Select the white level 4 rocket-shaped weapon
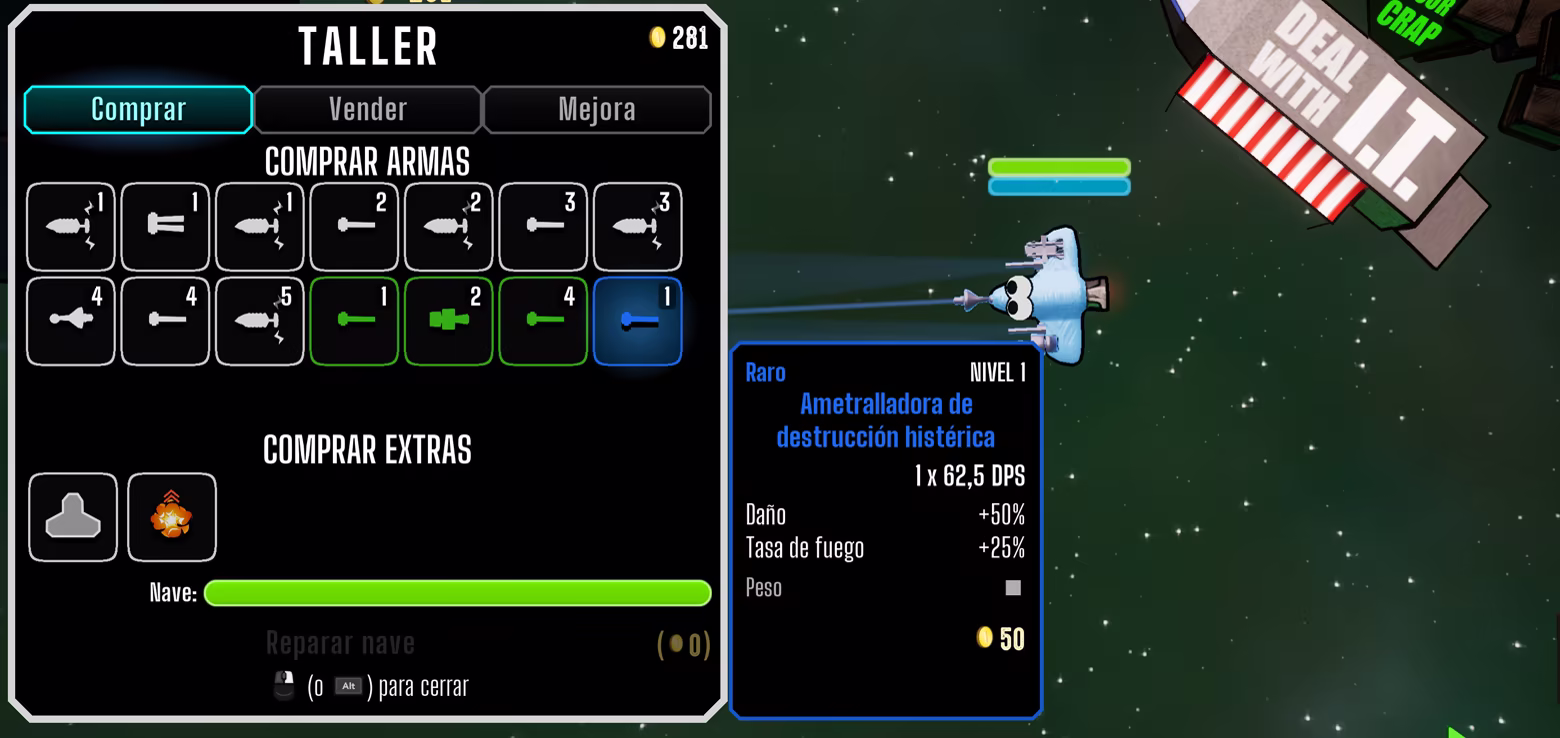Viewport: 1560px width, 738px height. [x=70, y=321]
